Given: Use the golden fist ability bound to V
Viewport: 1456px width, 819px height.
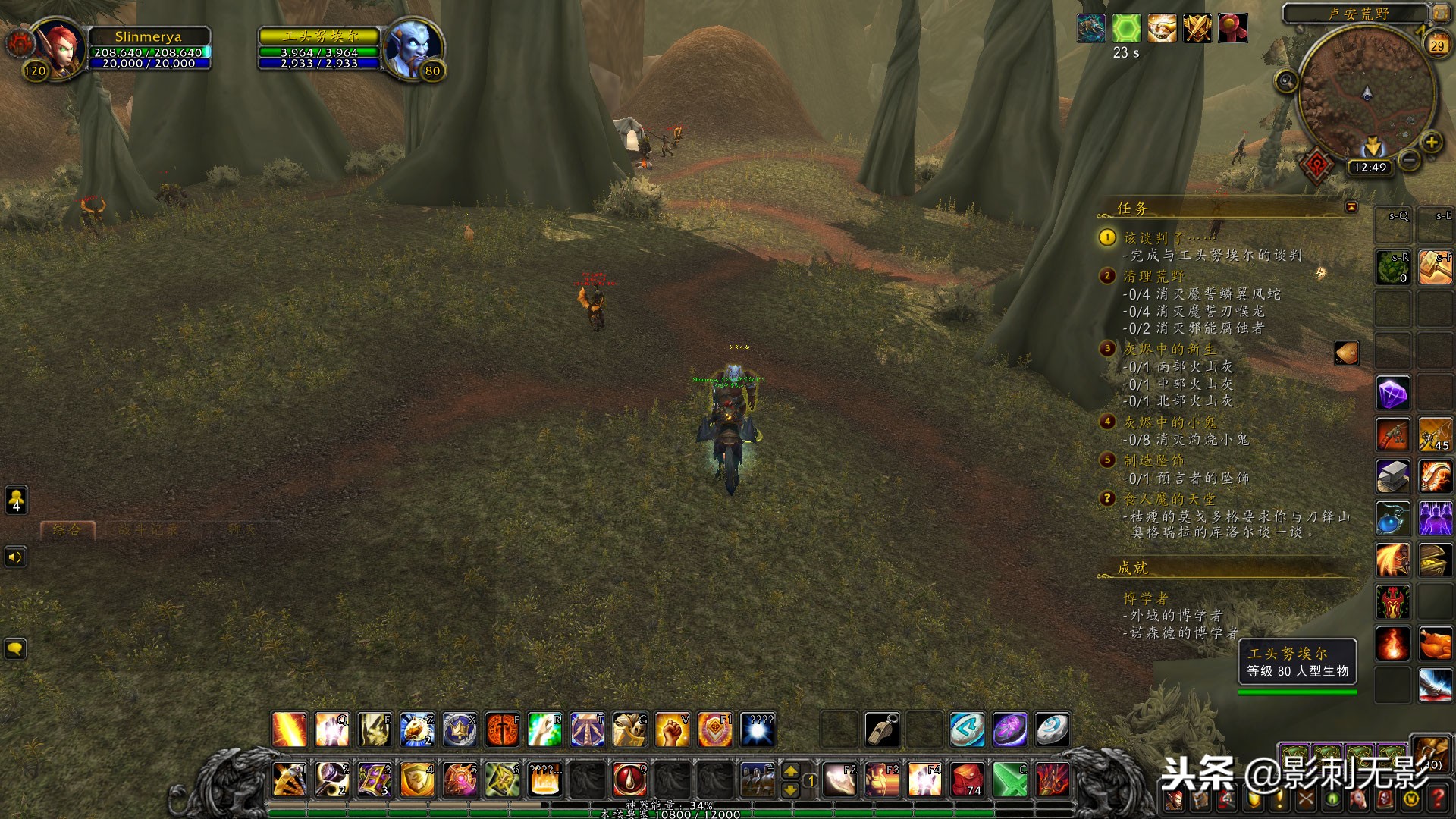Looking at the screenshot, I should (x=672, y=730).
